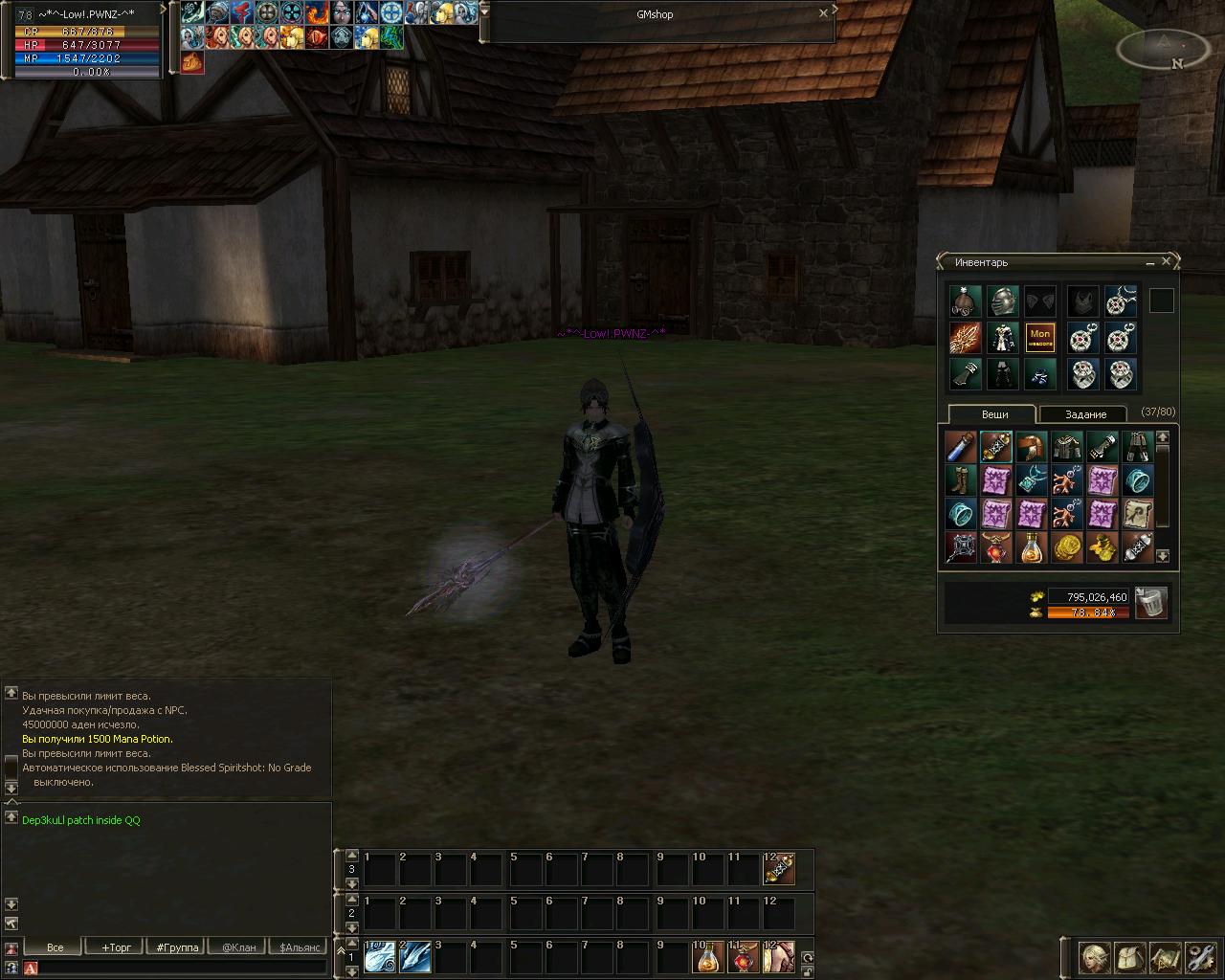The image size is (1225, 980).
Task: Close the Инвентарь window
Action: pyautogui.click(x=1166, y=261)
